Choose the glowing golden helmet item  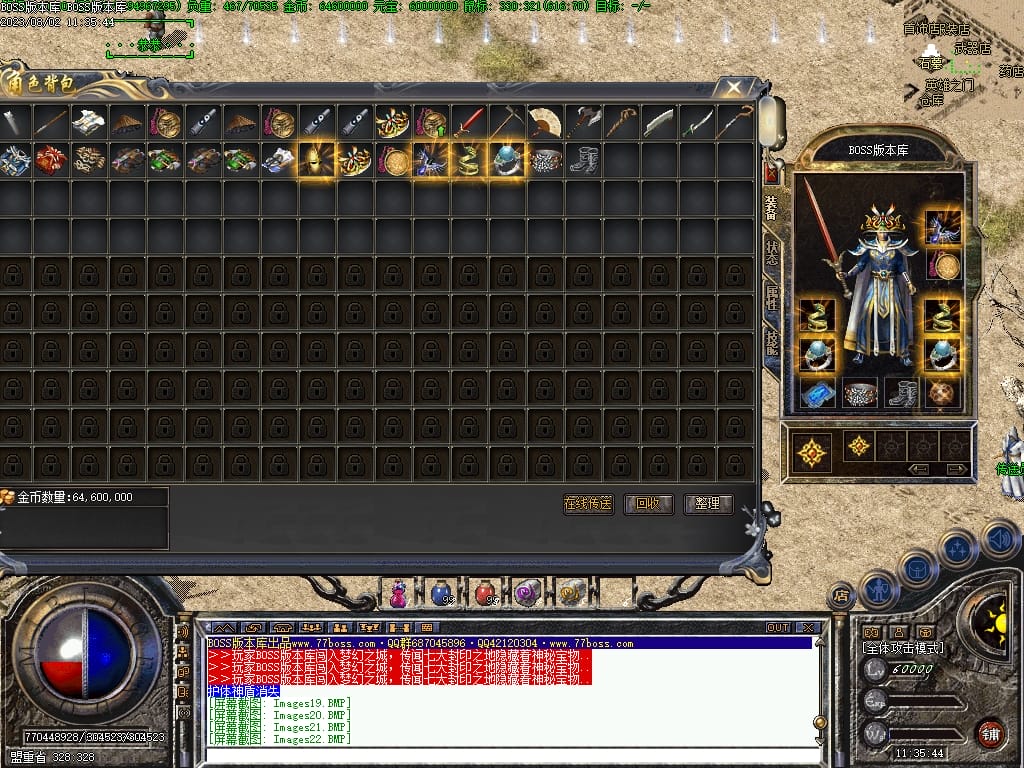[316, 160]
